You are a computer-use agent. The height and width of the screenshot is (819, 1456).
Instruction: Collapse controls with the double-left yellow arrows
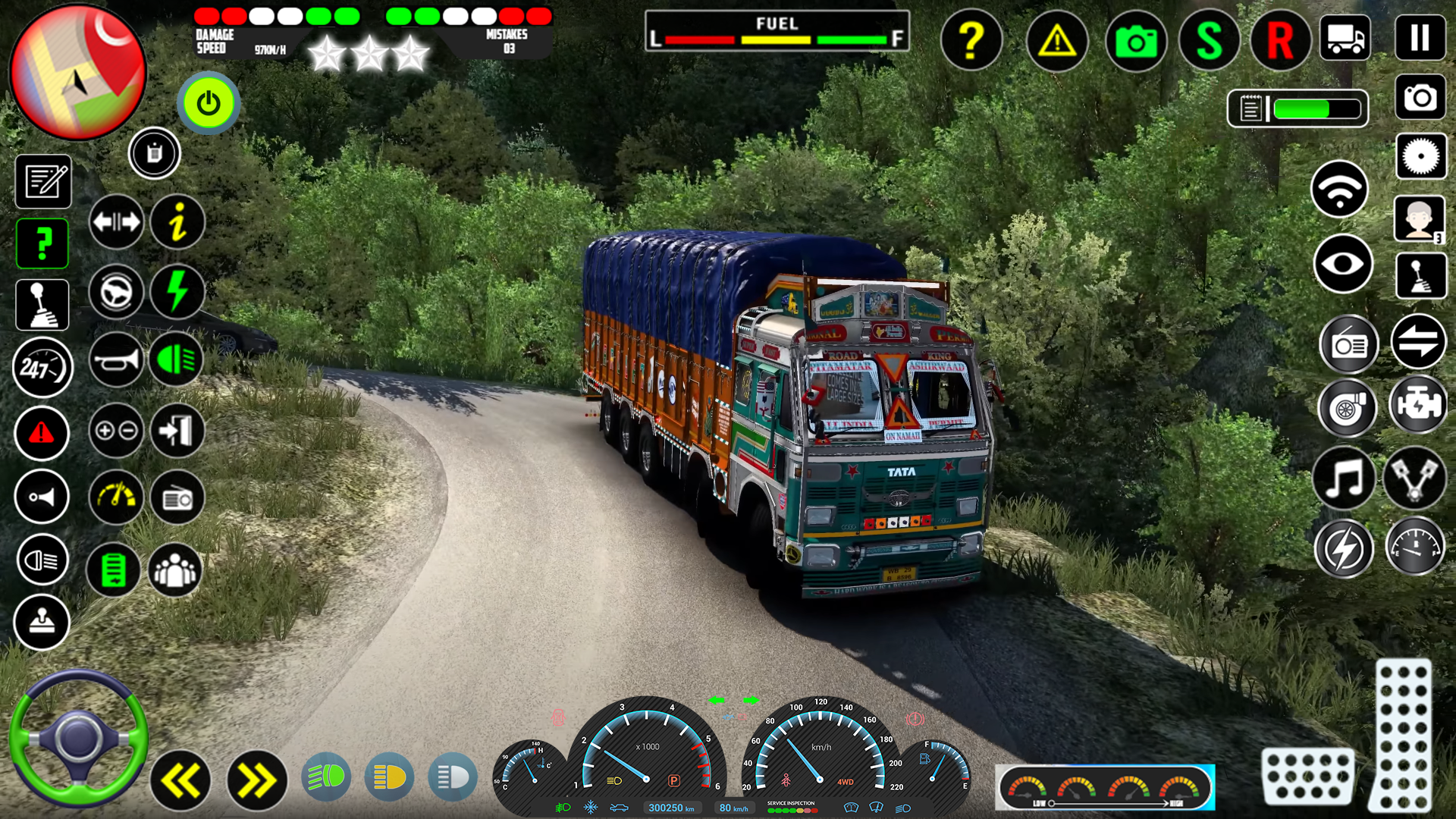[x=182, y=778]
